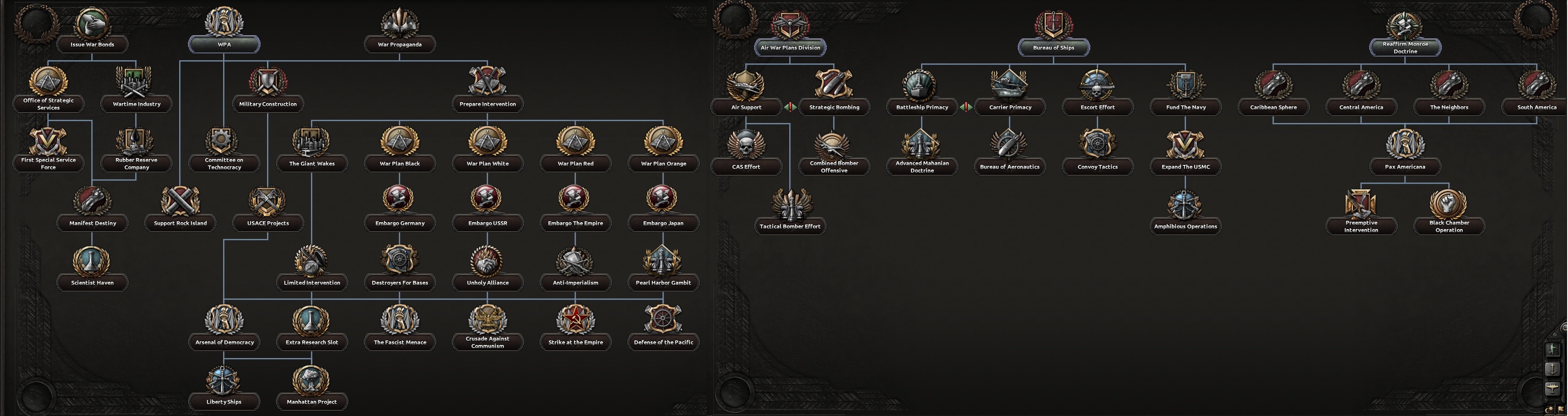Select the Air War Plans Division icon
Image resolution: width=1568 pixels, height=416 pixels.
tap(790, 25)
